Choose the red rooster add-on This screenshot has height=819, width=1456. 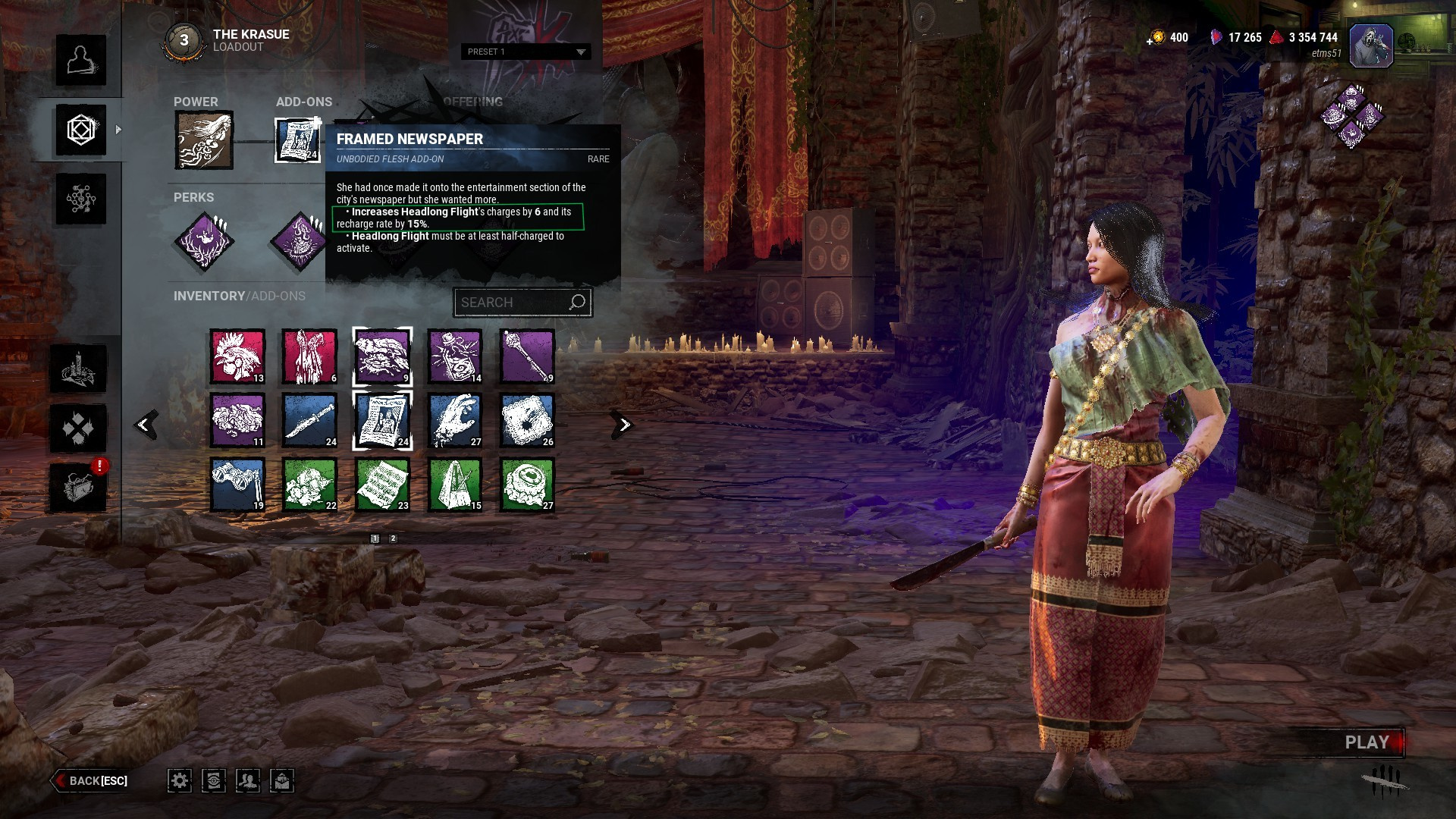coord(237,356)
